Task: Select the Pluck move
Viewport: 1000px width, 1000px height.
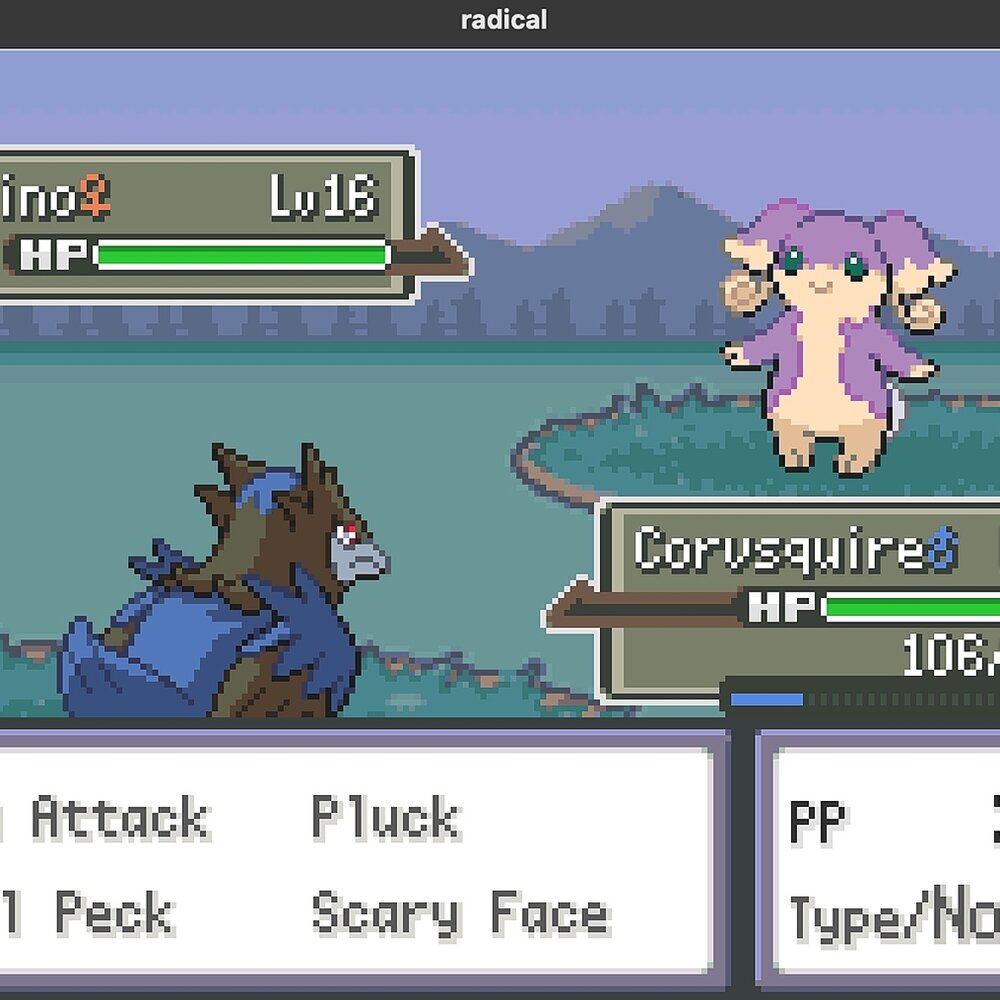Action: point(386,818)
